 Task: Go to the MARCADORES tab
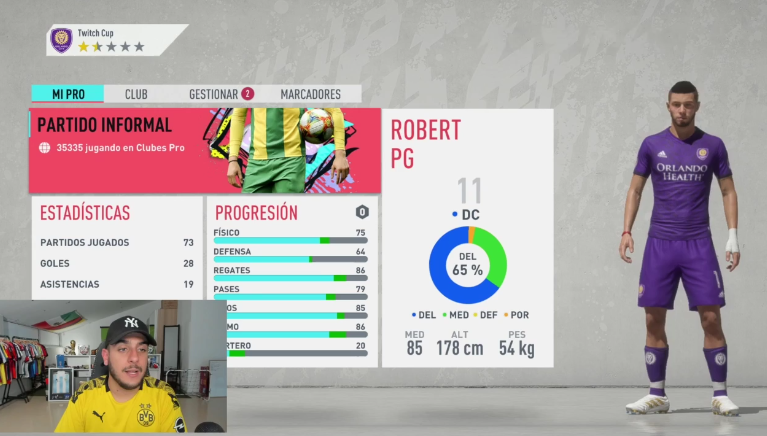coord(310,94)
